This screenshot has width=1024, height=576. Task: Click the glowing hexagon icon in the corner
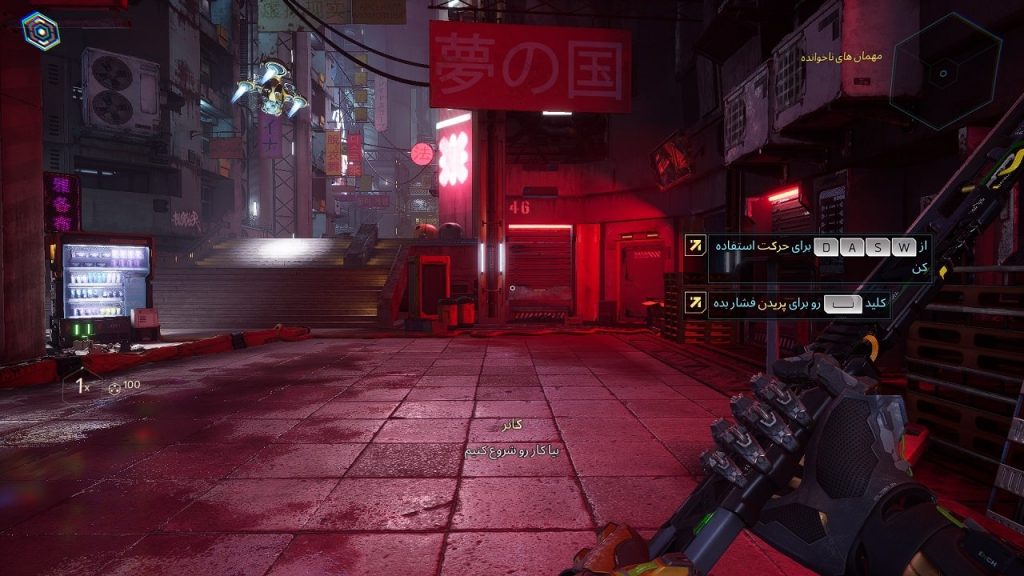pyautogui.click(x=41, y=31)
